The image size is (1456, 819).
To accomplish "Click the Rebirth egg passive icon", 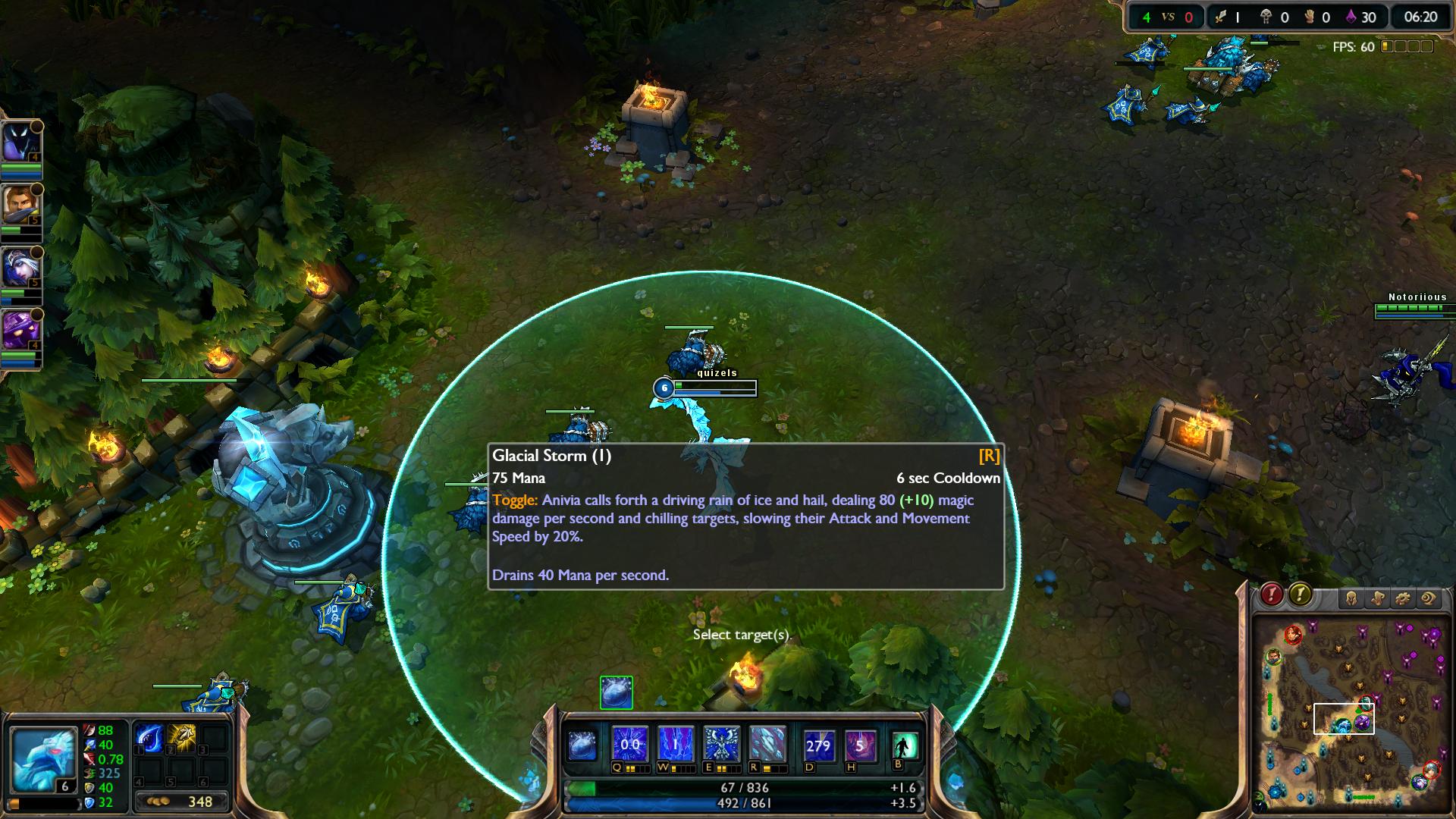I will point(582,745).
